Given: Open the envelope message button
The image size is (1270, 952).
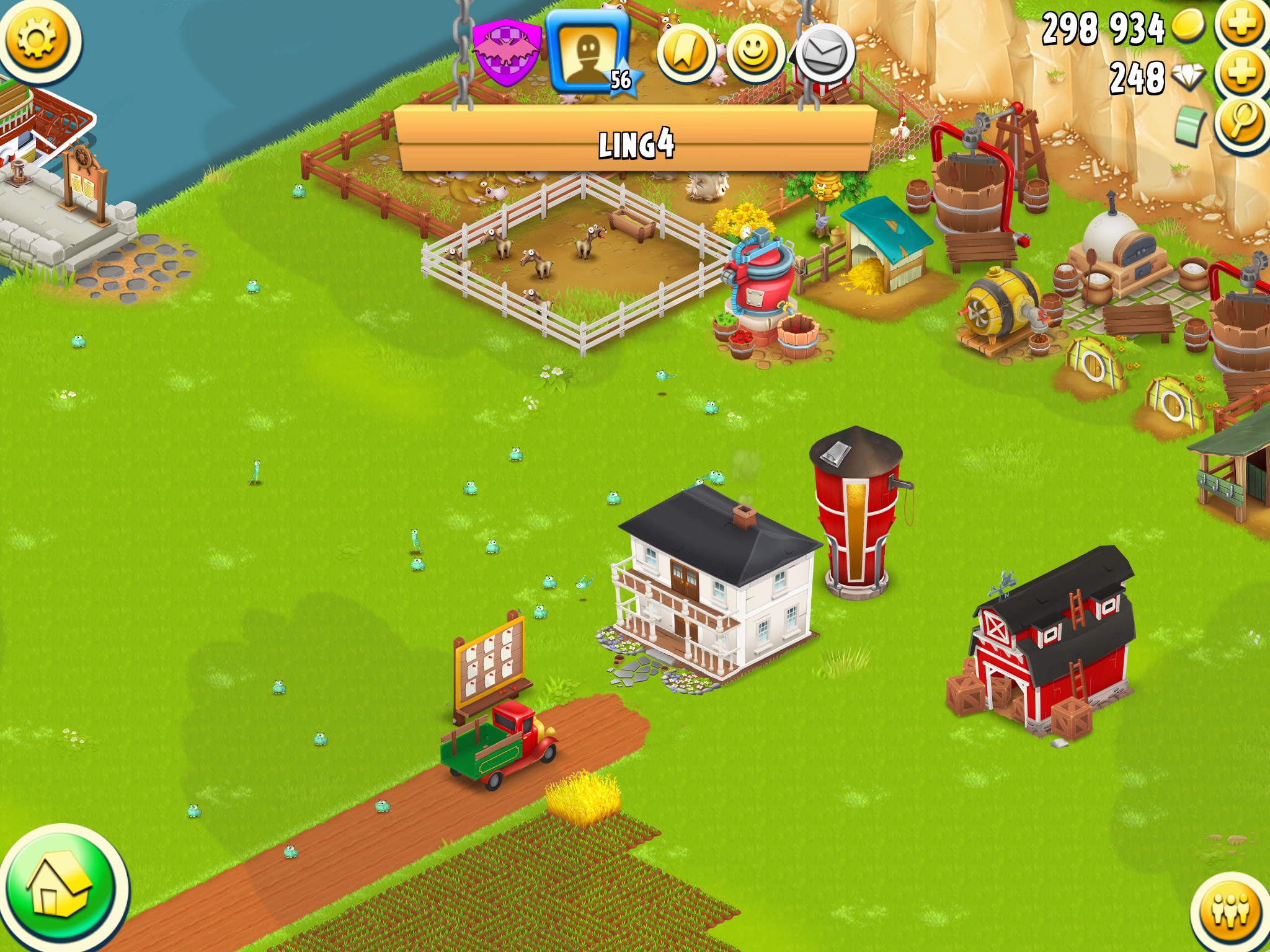Looking at the screenshot, I should click(824, 53).
